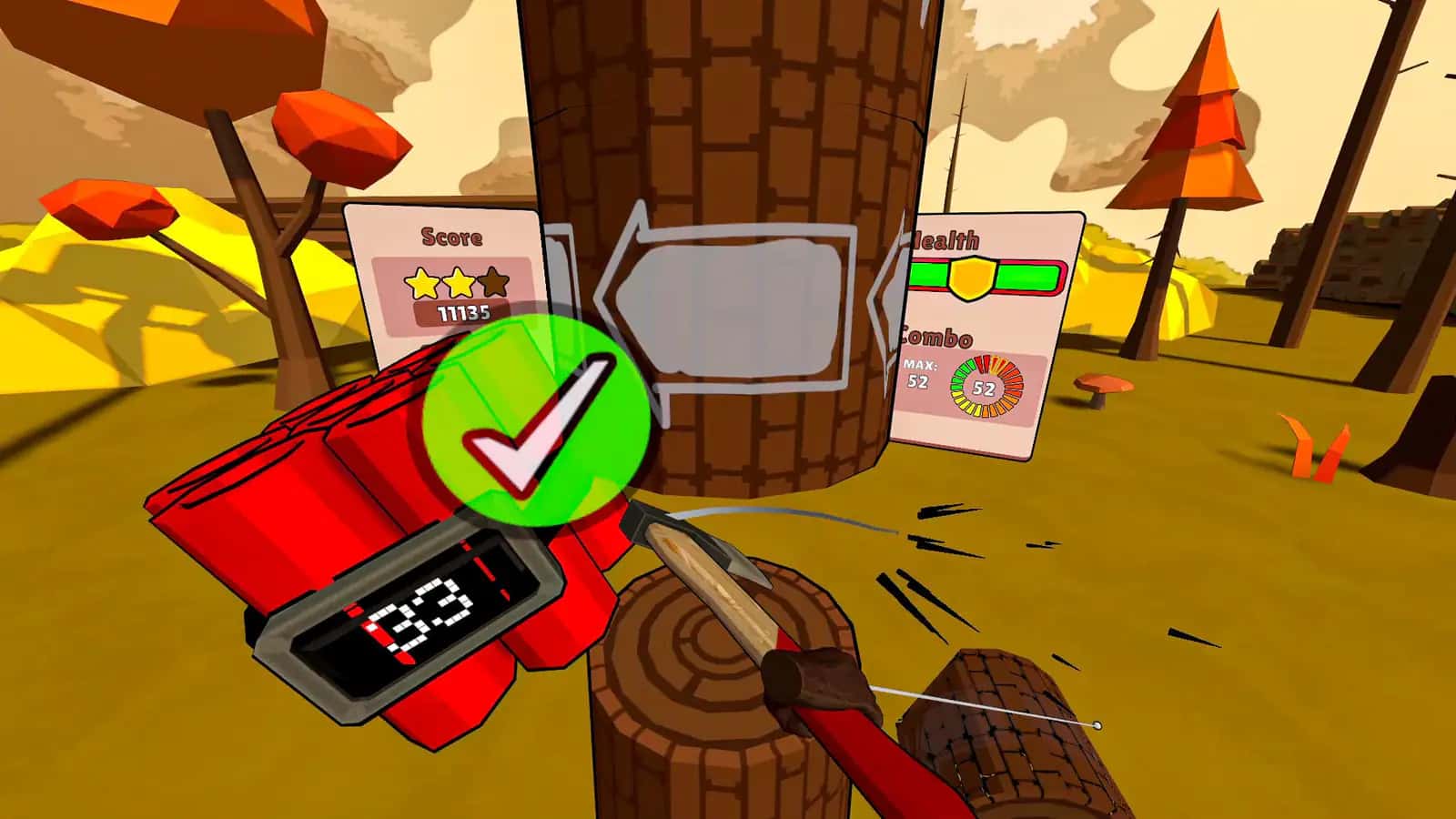Select the unearned dark third star
This screenshot has width=1456, height=819.
pos(494,282)
